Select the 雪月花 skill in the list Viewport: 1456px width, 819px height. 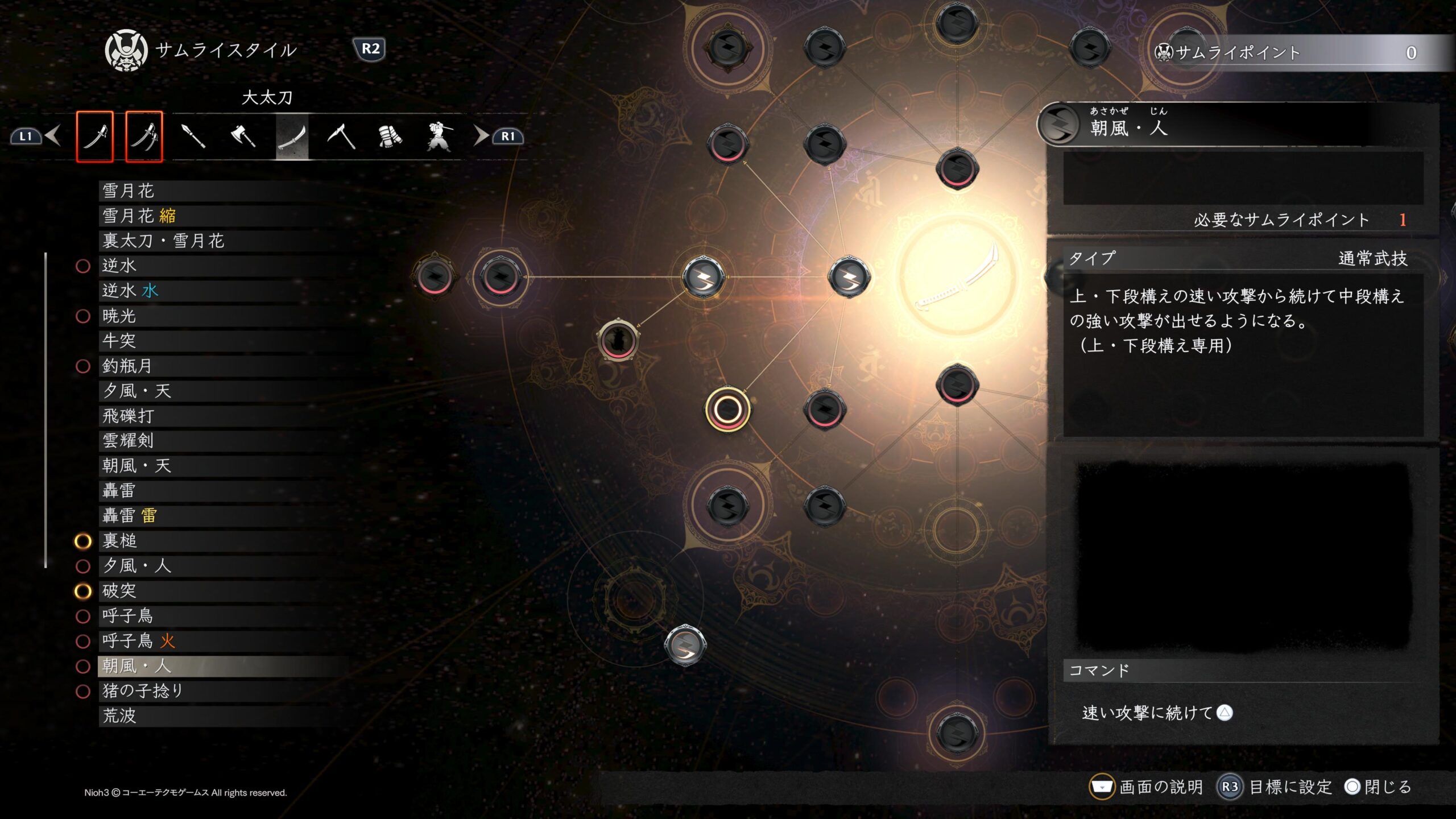[129, 191]
